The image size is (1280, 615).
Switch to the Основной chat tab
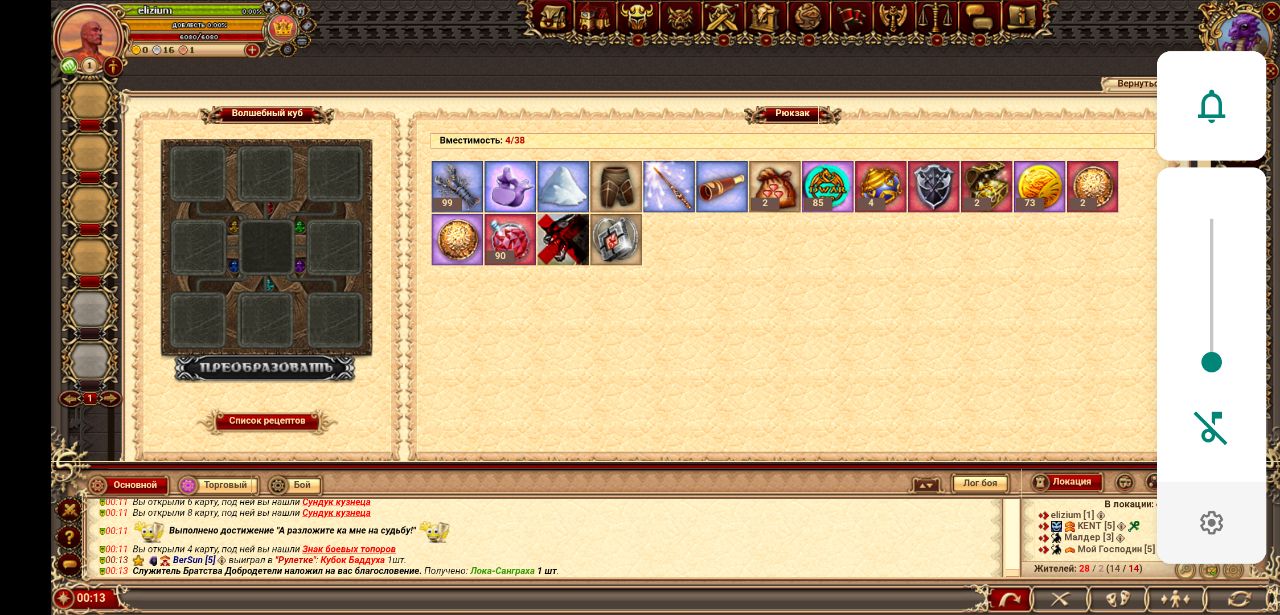click(127, 485)
